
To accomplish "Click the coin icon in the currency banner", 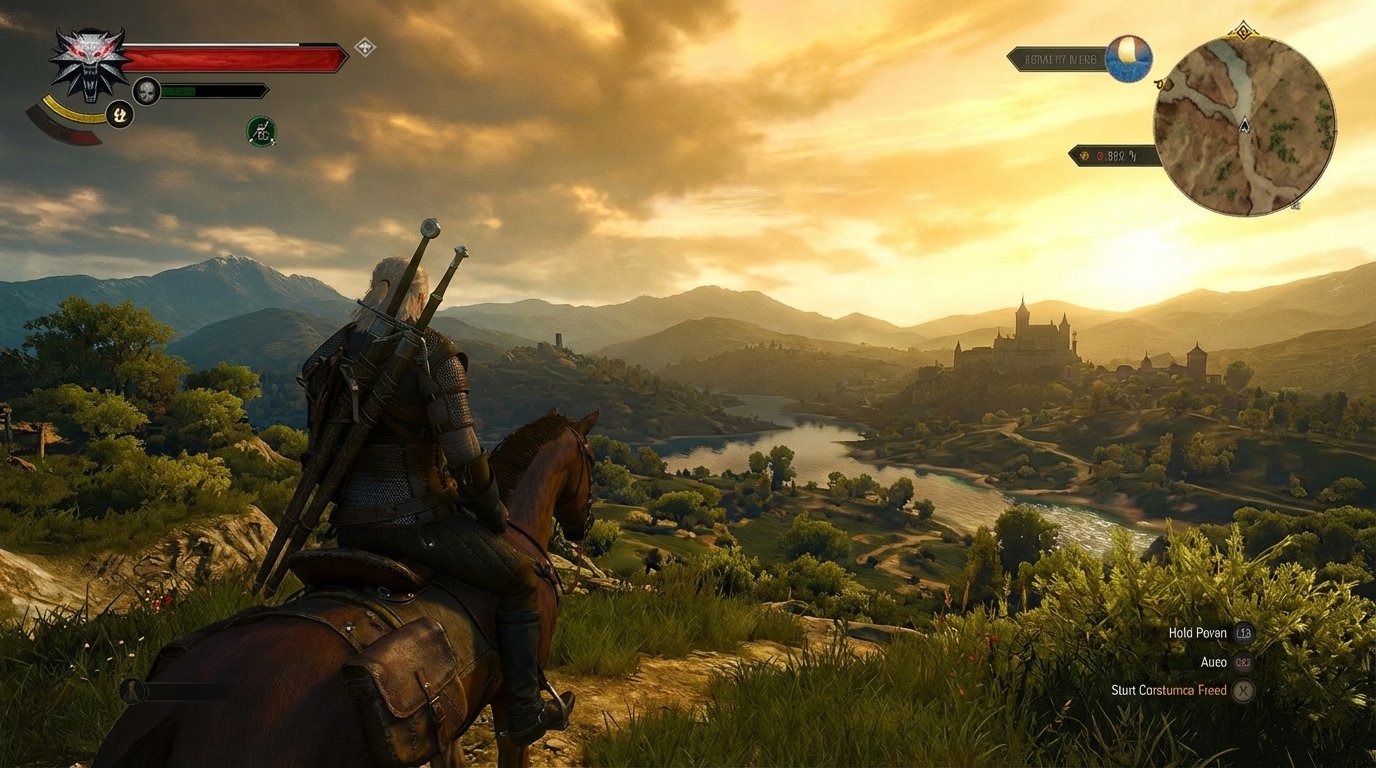I will click(x=1100, y=155).
